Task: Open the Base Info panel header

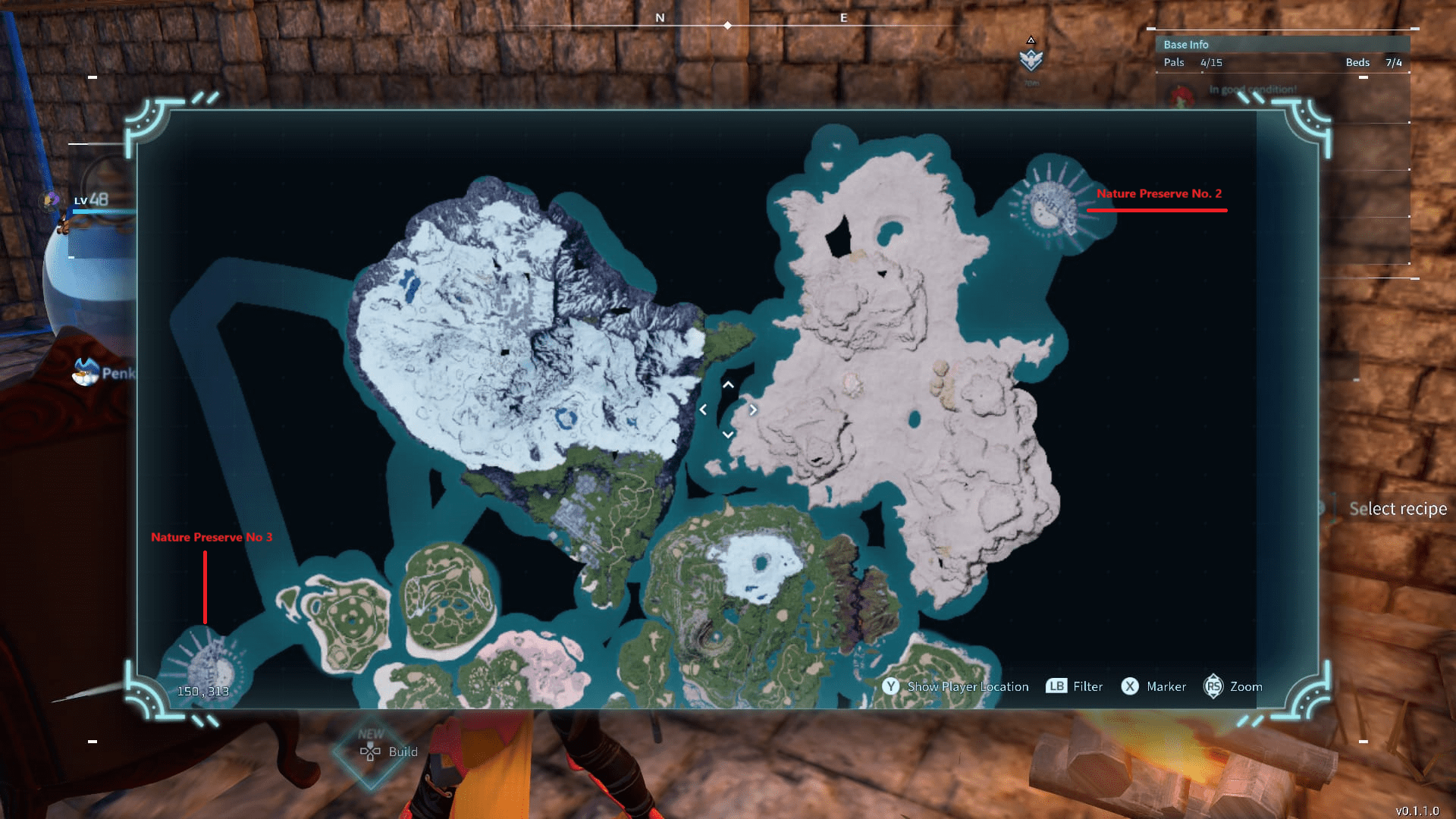Action: pos(1185,44)
